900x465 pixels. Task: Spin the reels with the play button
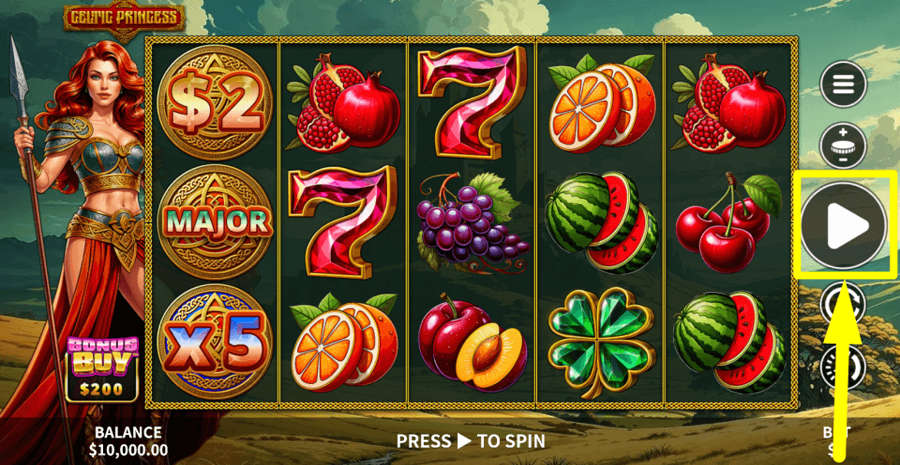click(844, 227)
